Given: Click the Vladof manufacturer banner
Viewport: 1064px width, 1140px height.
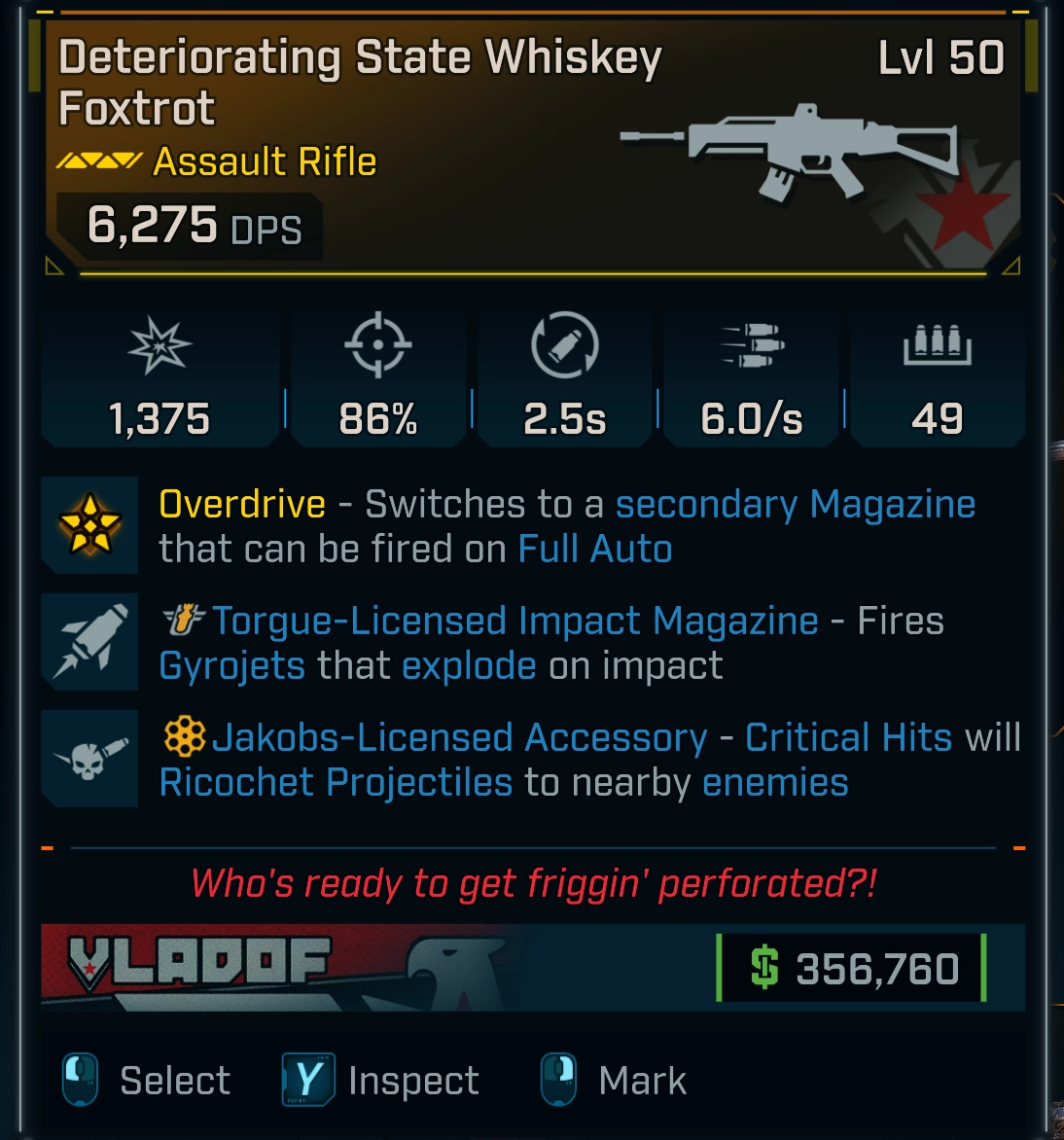Looking at the screenshot, I should click(200, 967).
